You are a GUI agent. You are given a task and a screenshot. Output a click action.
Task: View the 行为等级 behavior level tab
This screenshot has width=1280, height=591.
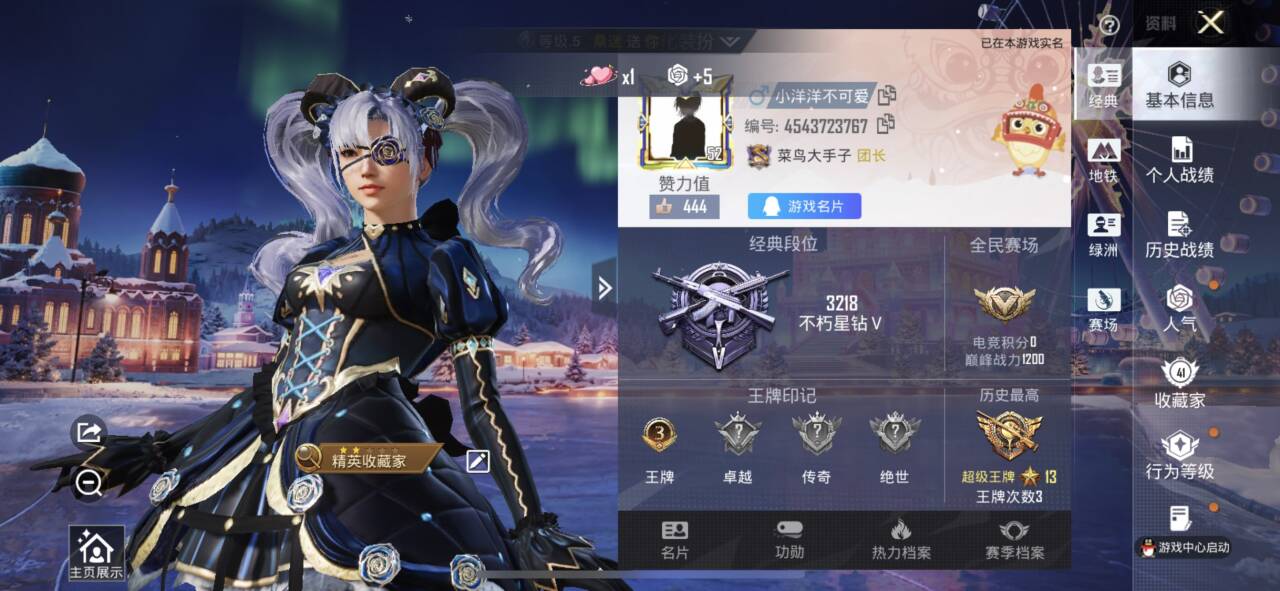pos(1179,457)
